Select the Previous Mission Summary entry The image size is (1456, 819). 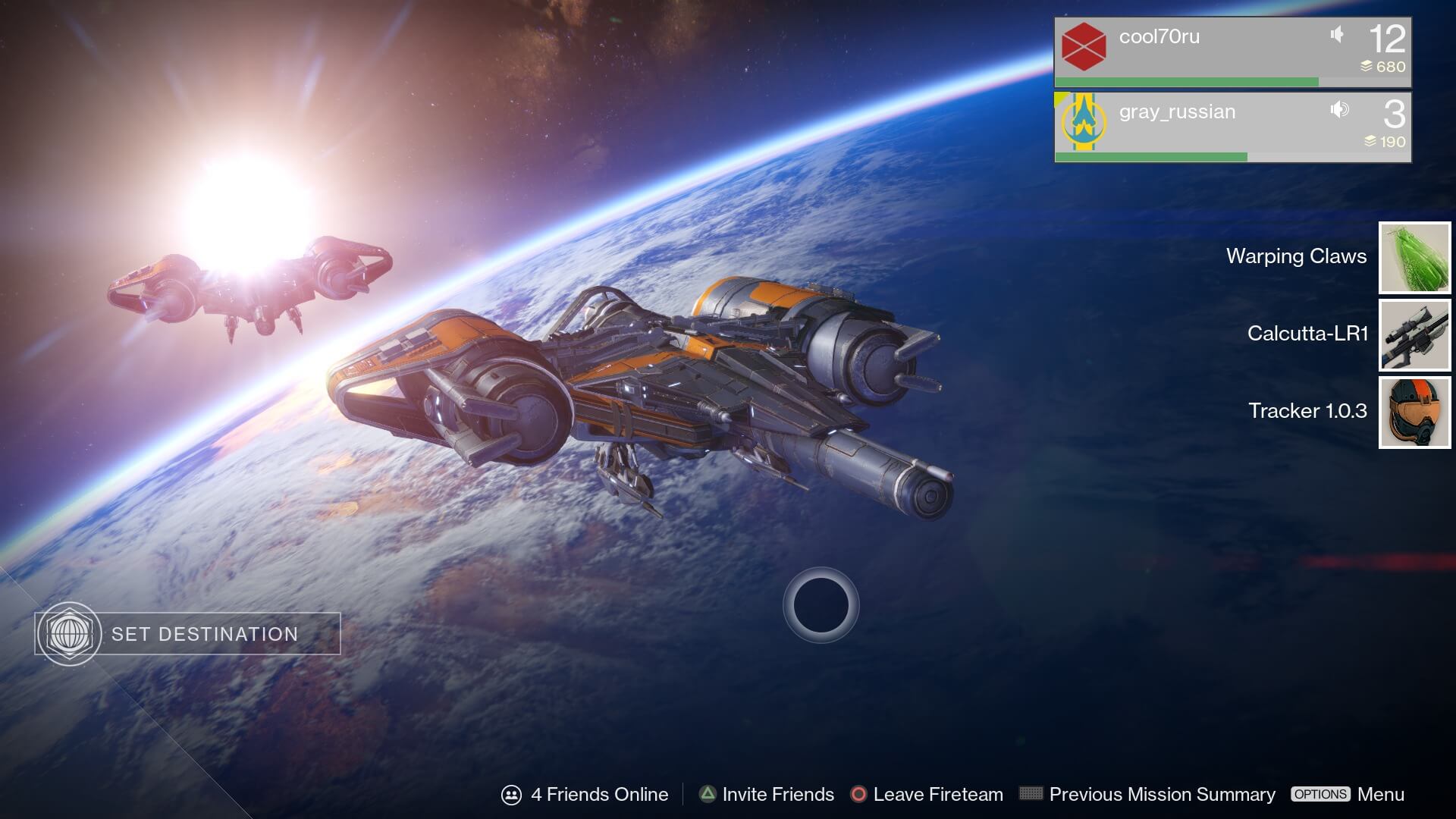[x=1163, y=794]
